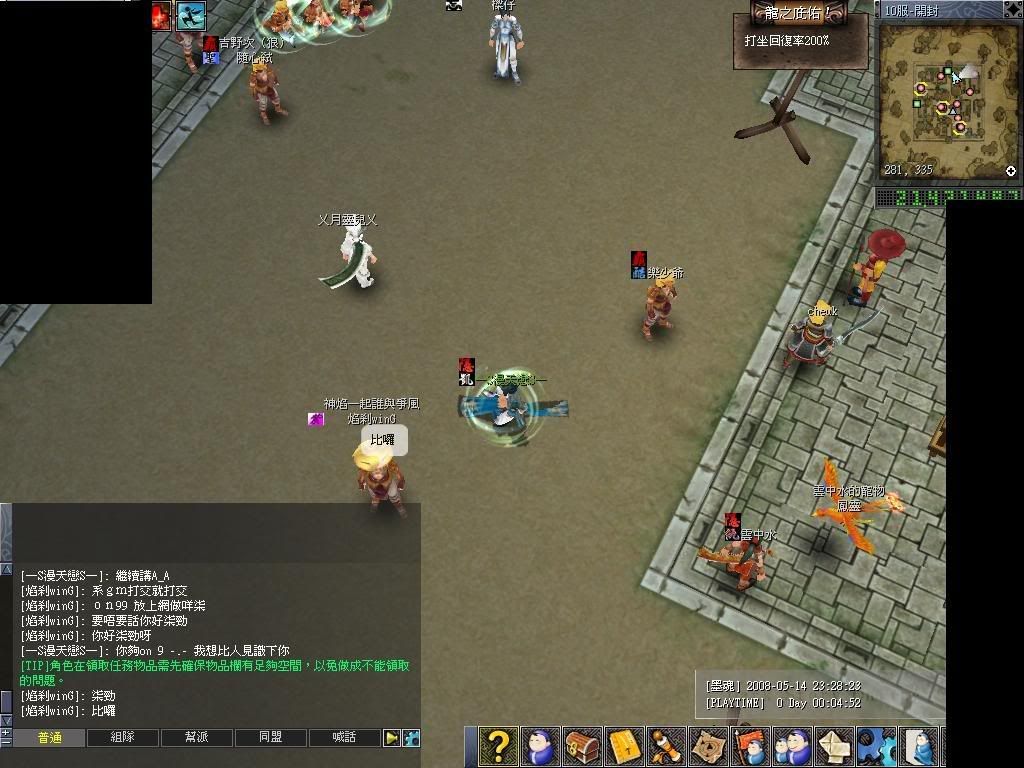Open chat settings gear beside the tabs
This screenshot has width=1024, height=768.
click(x=411, y=738)
